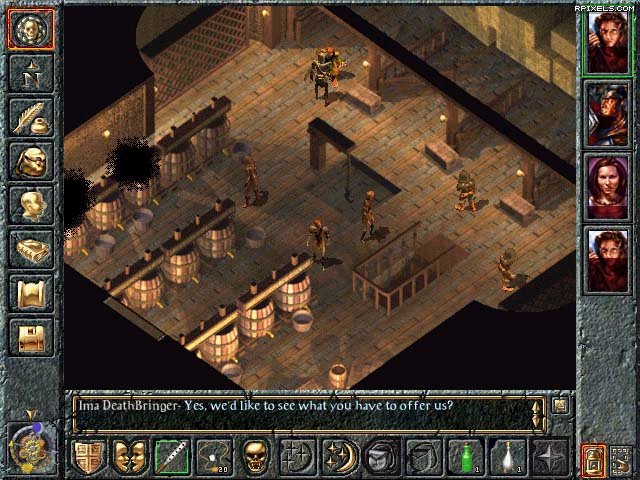This screenshot has height=480, width=640.
Task: Activate the golden skull special ability
Action: [256, 457]
